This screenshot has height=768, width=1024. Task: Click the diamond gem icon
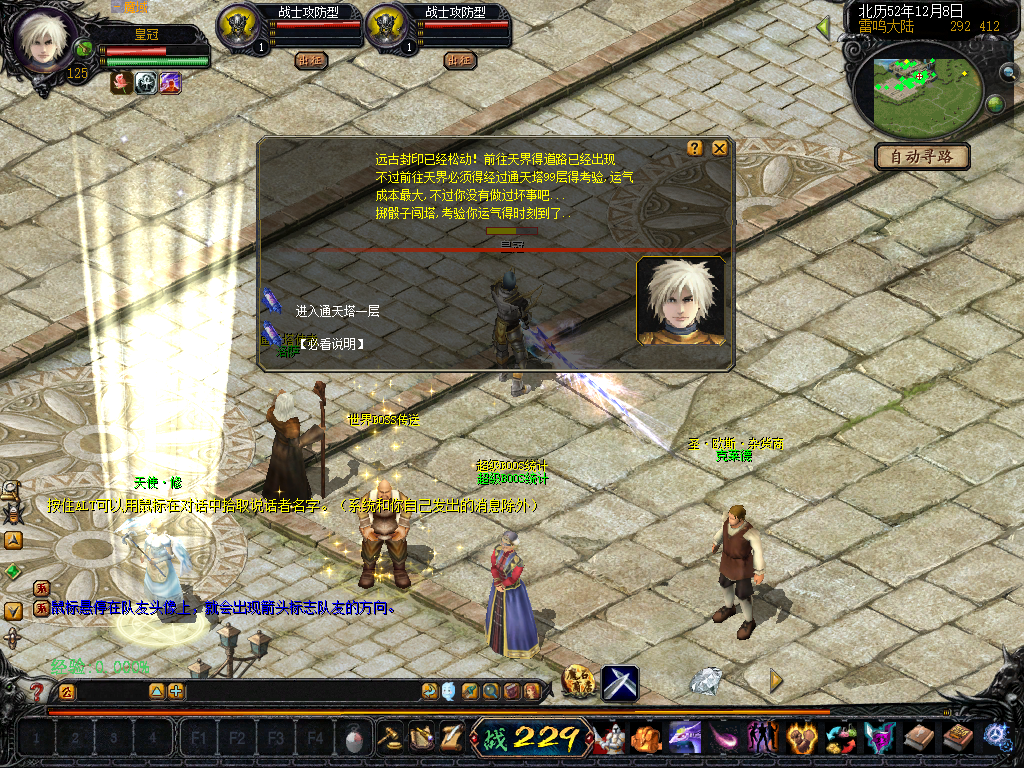pos(706,681)
